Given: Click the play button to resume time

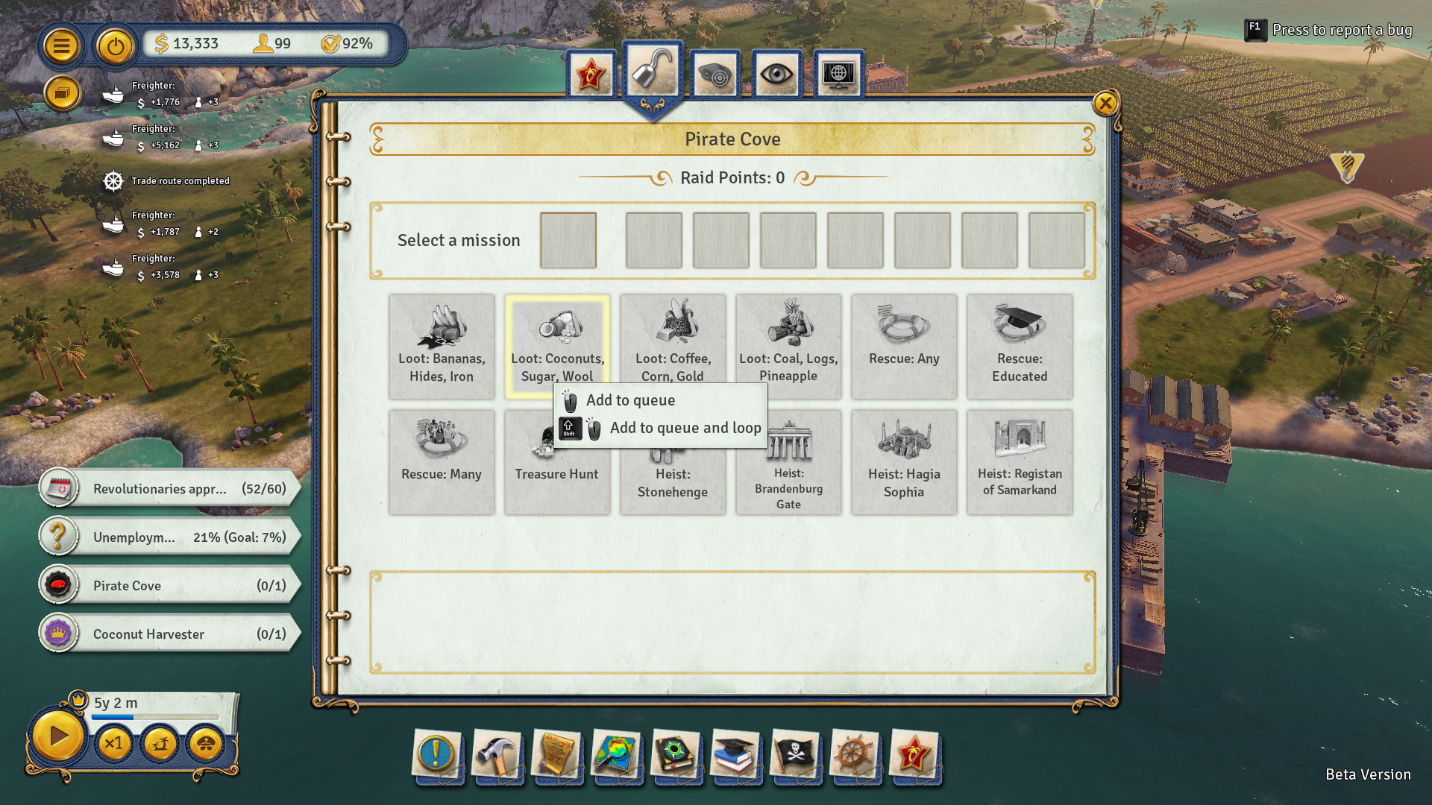Looking at the screenshot, I should click(x=58, y=737).
